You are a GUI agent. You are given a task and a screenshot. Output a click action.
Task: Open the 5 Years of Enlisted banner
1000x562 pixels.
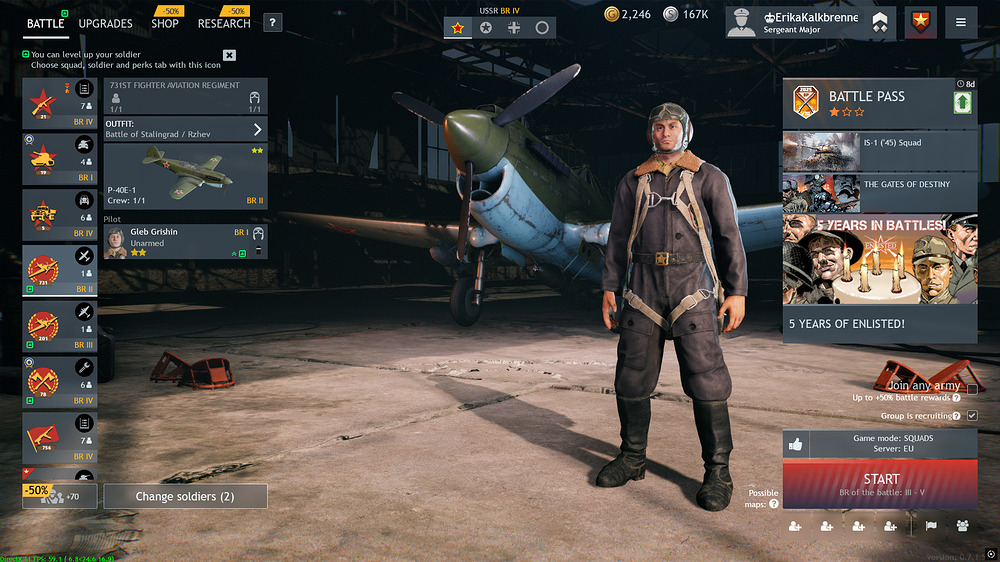point(879,277)
